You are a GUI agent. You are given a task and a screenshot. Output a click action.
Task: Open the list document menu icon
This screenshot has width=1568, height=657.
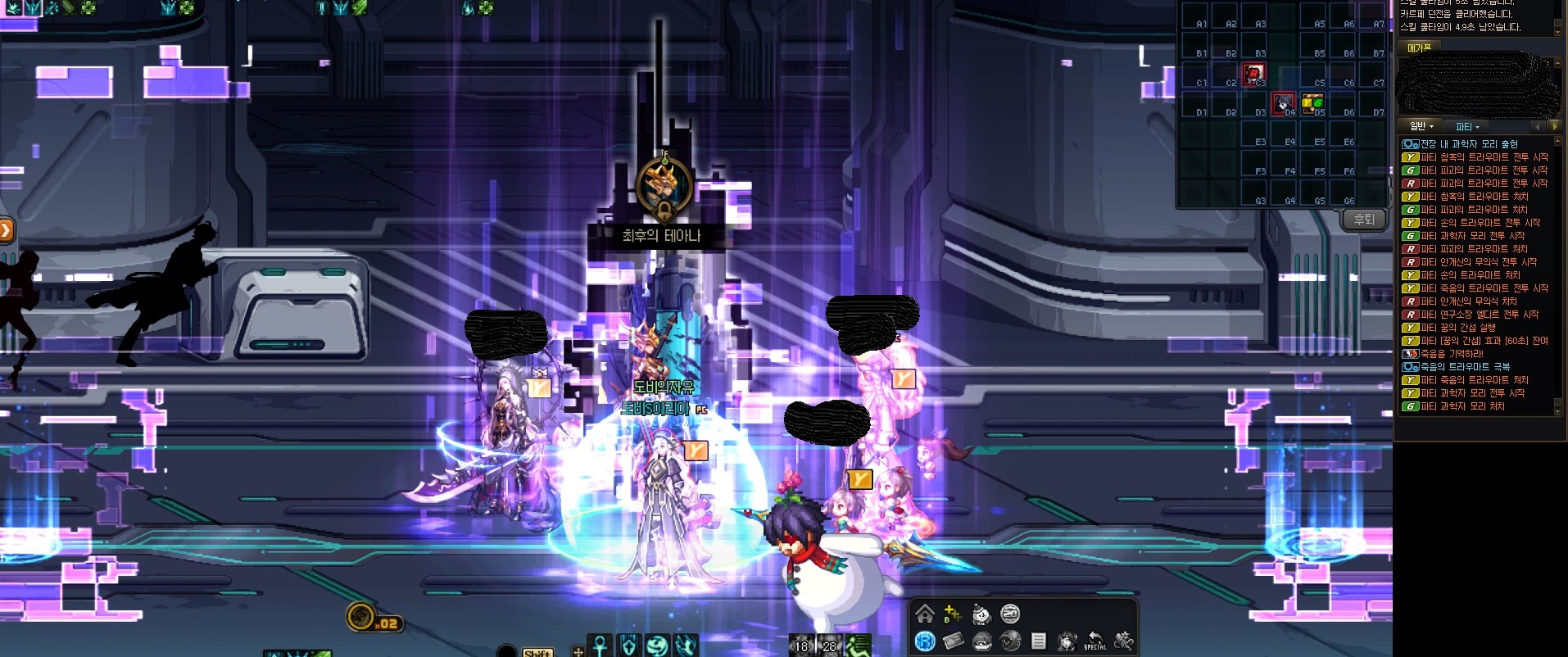click(1038, 641)
